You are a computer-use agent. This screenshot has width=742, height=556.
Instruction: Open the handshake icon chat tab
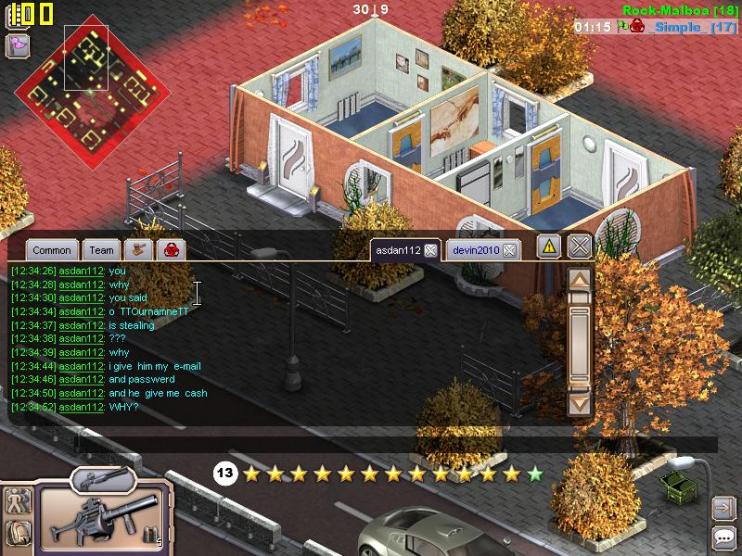pos(138,249)
